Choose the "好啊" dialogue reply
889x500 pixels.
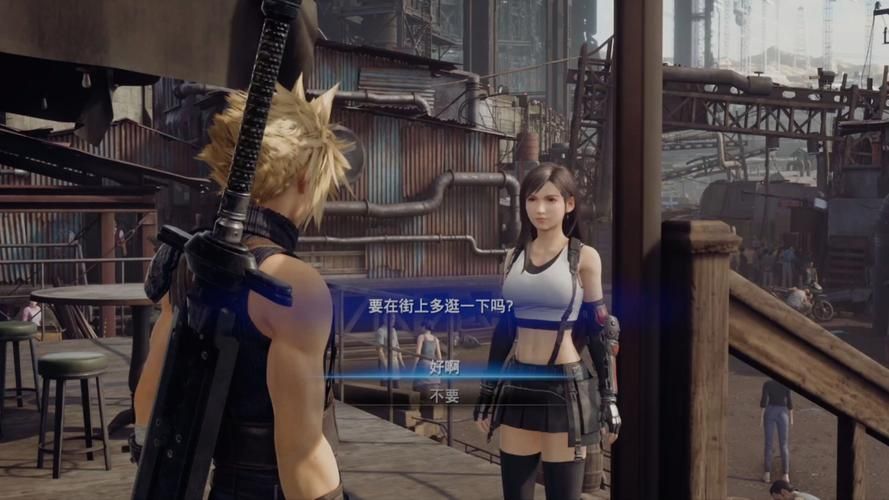point(444,367)
